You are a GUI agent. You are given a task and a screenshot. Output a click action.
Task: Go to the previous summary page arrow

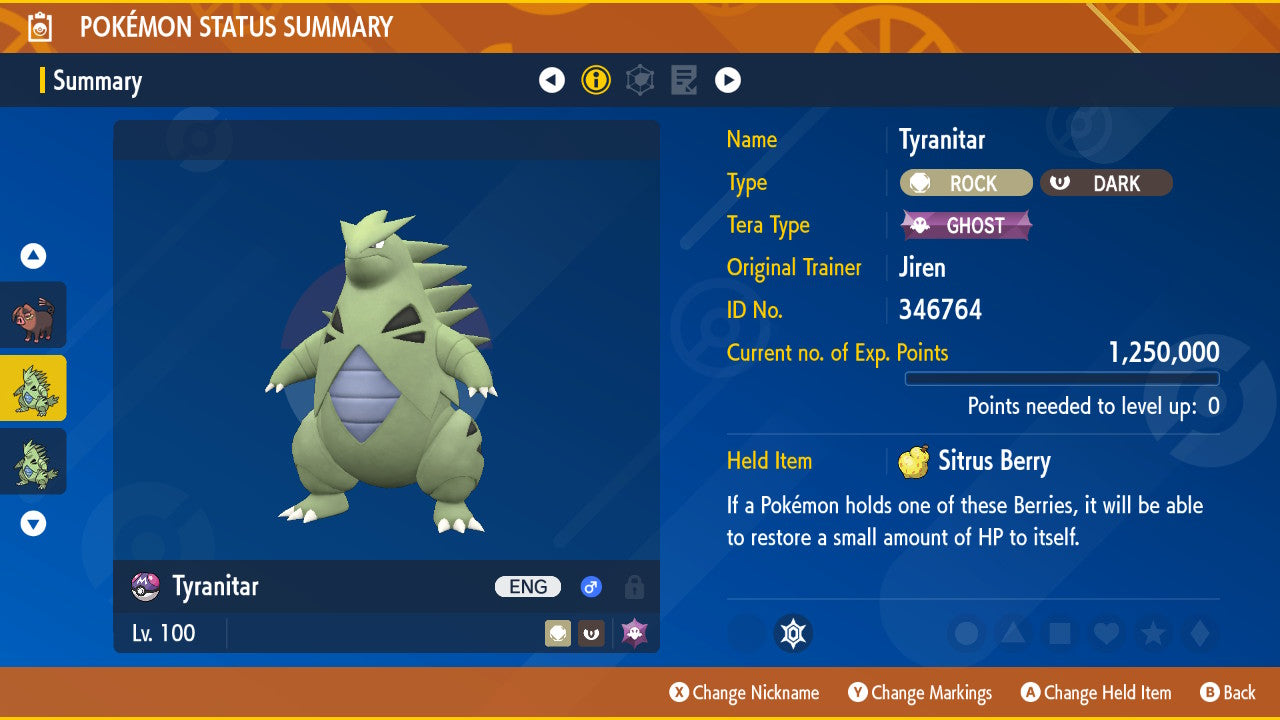[552, 80]
